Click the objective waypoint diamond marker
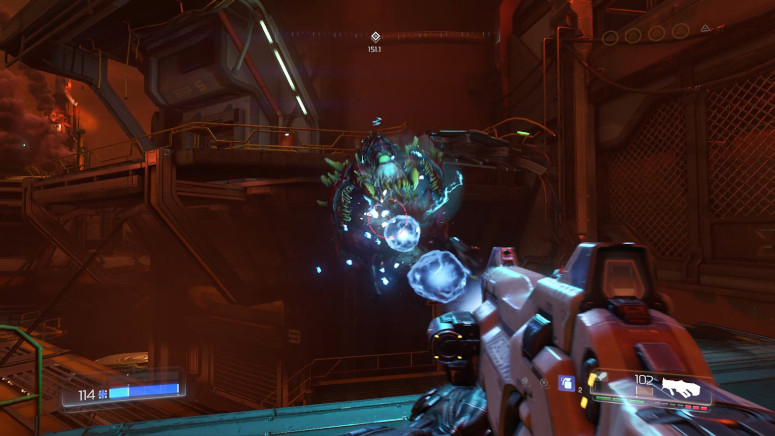 click(x=375, y=36)
